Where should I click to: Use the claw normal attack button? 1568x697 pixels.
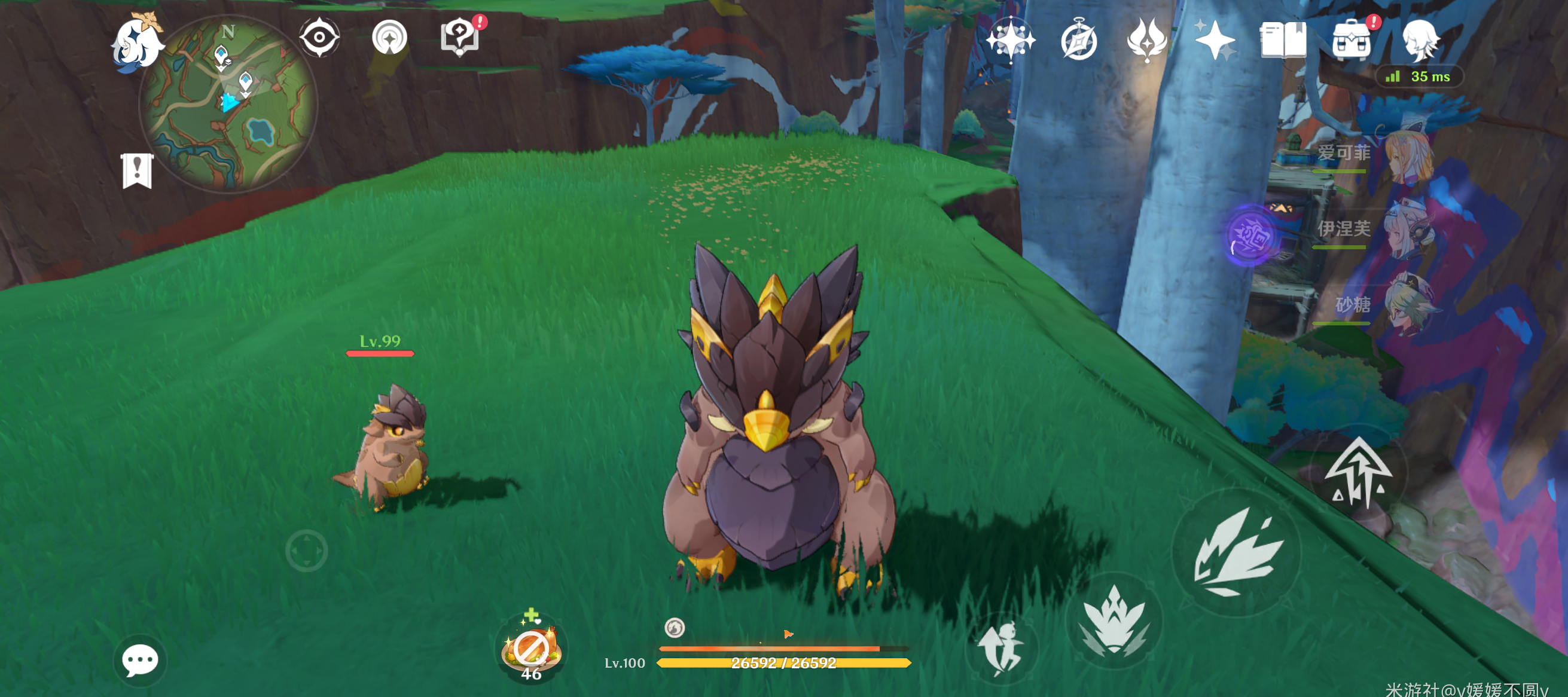(x=1237, y=552)
